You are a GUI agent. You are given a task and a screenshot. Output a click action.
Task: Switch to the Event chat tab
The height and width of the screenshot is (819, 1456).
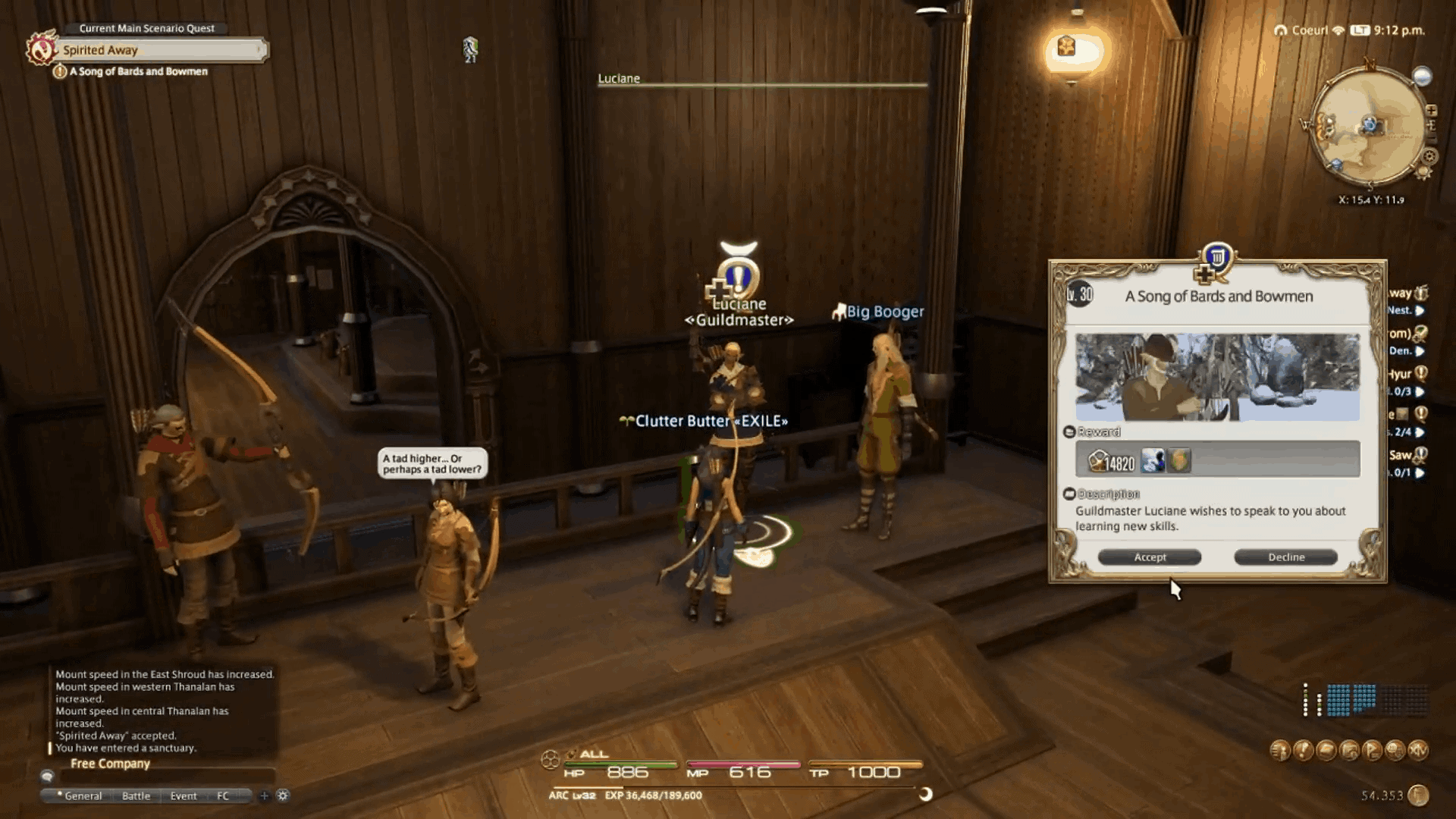184,795
